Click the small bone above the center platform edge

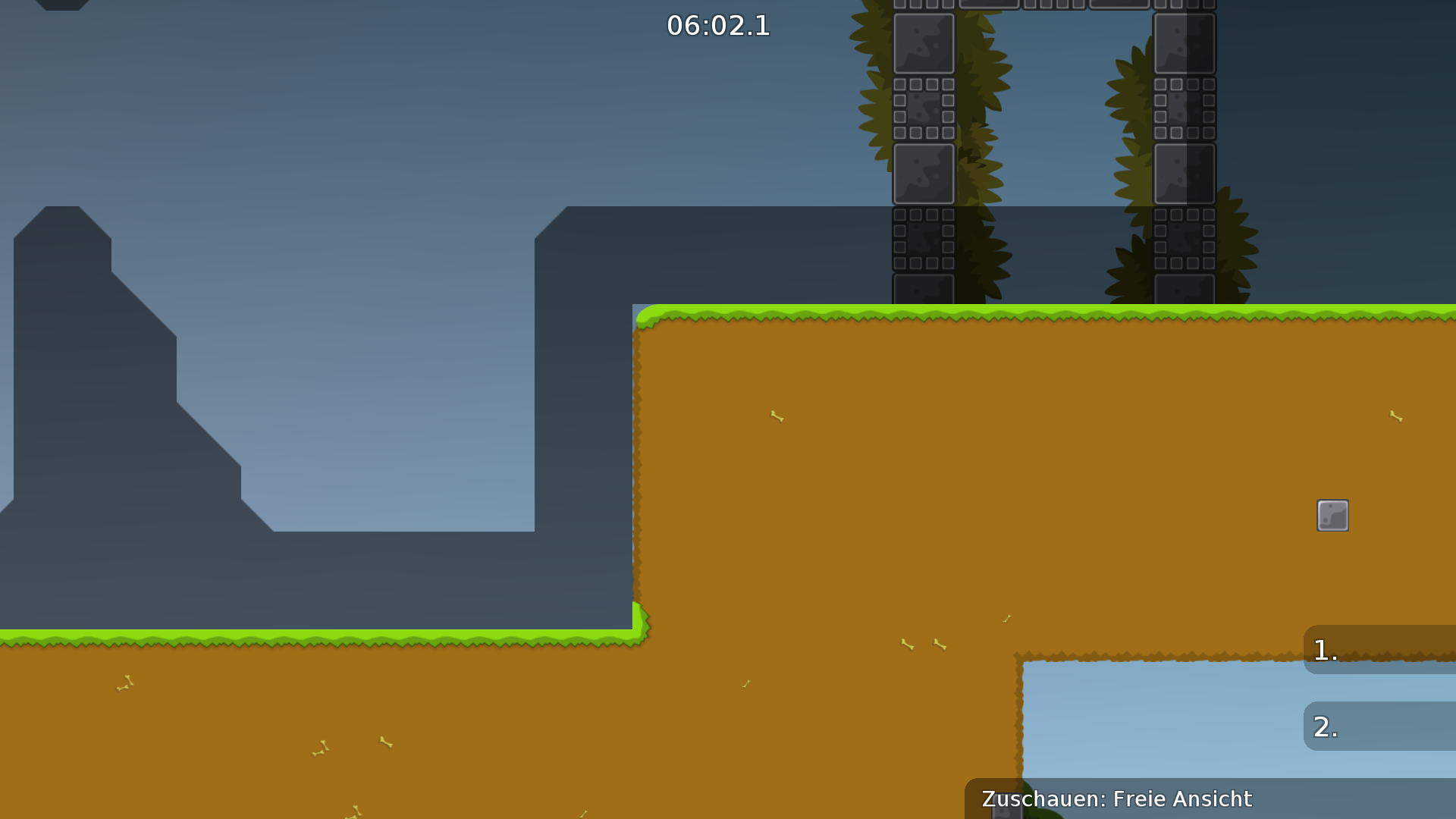[775, 417]
